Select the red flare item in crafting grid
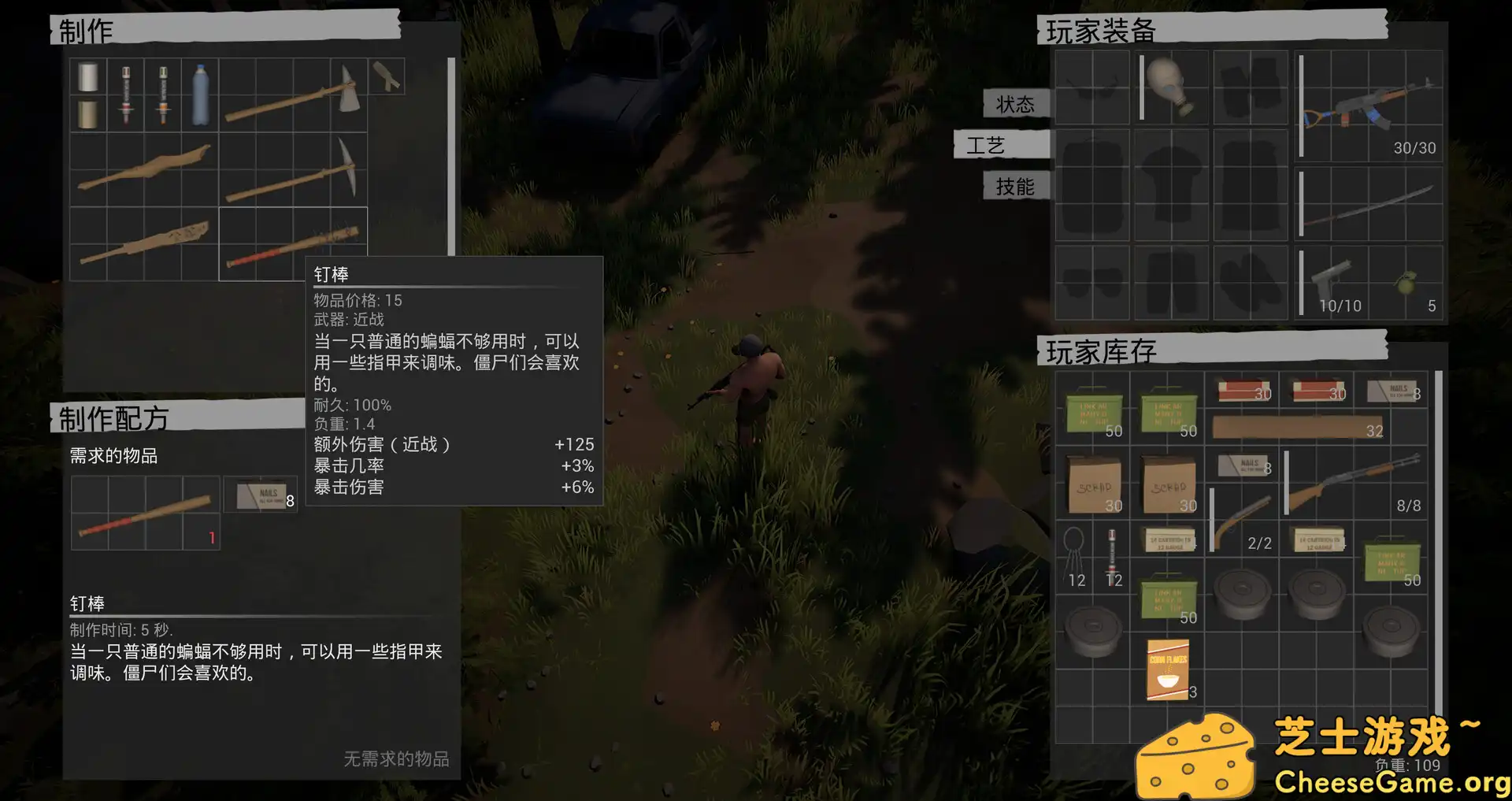 point(124,95)
